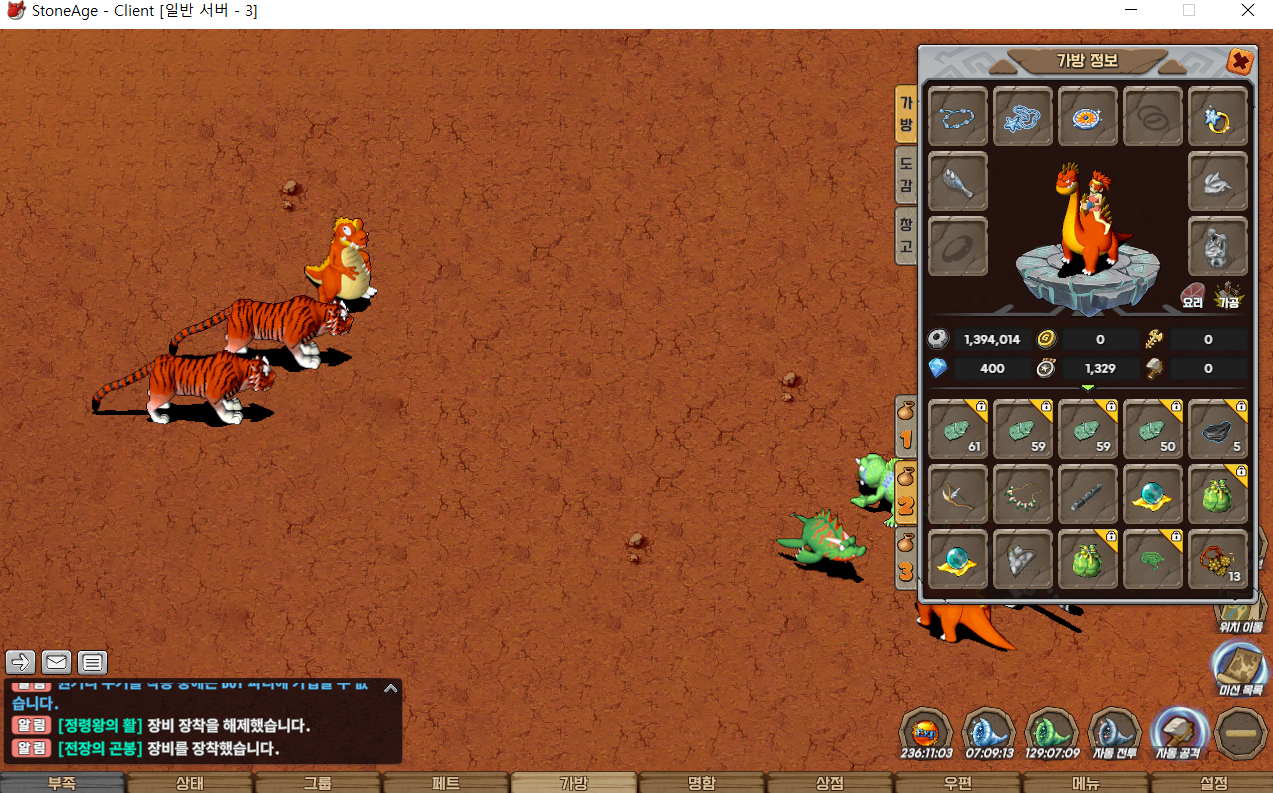The image size is (1273, 793).
Task: Click the dark stone item with count 5
Action: (x=1218, y=429)
